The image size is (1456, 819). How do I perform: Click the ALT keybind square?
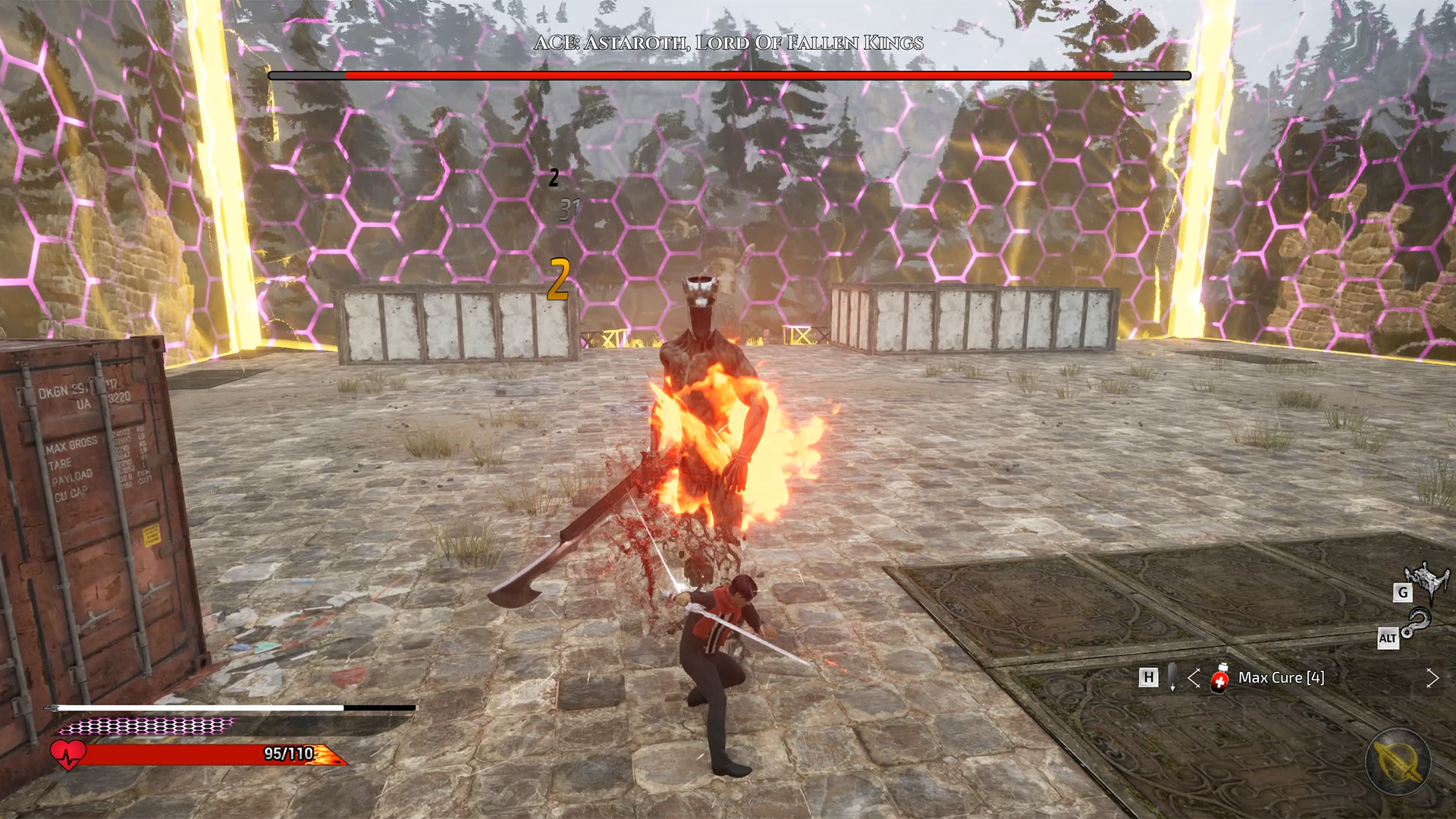pyautogui.click(x=1389, y=639)
